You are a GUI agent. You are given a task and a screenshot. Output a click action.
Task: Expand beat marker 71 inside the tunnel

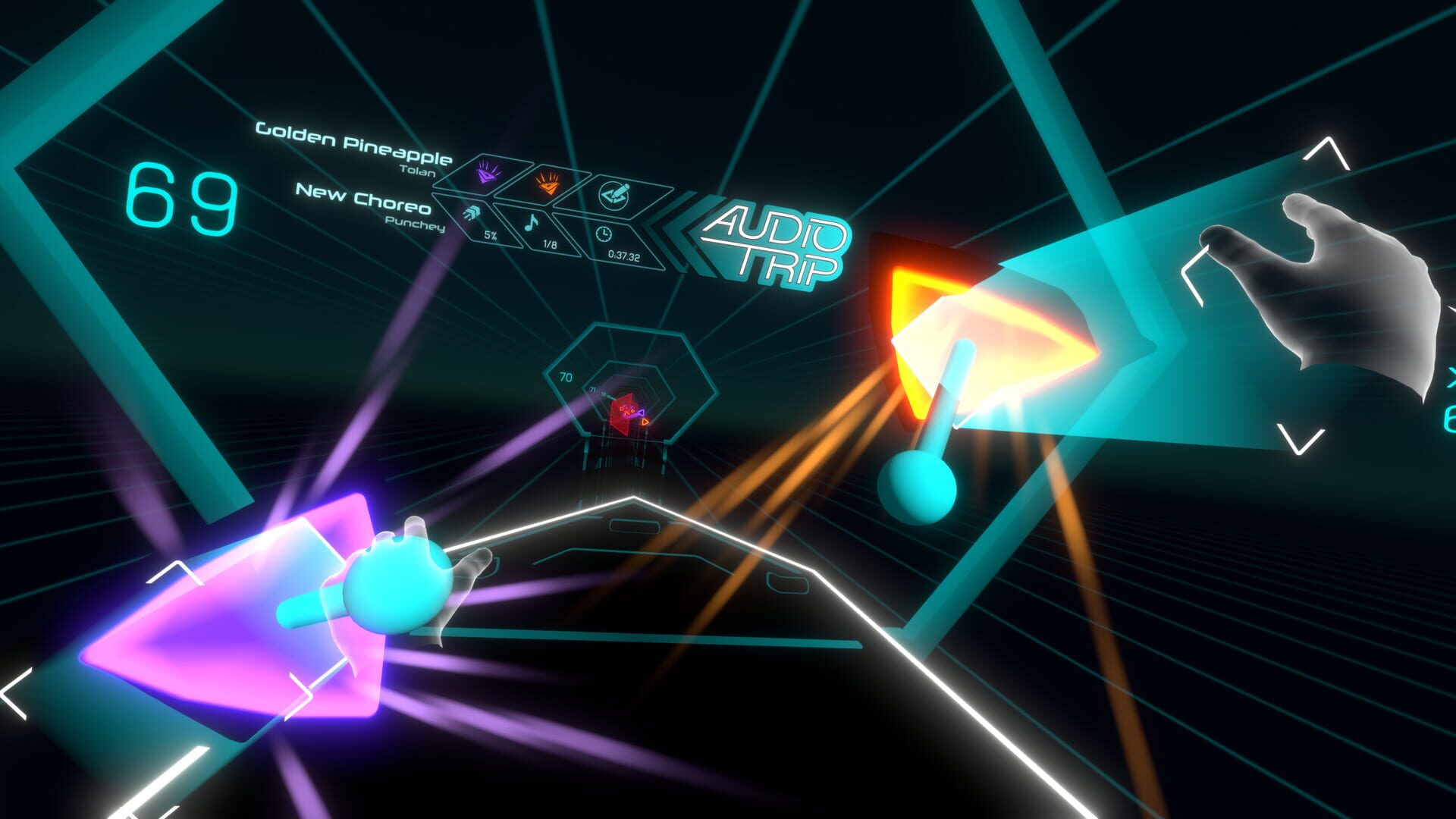(592, 390)
